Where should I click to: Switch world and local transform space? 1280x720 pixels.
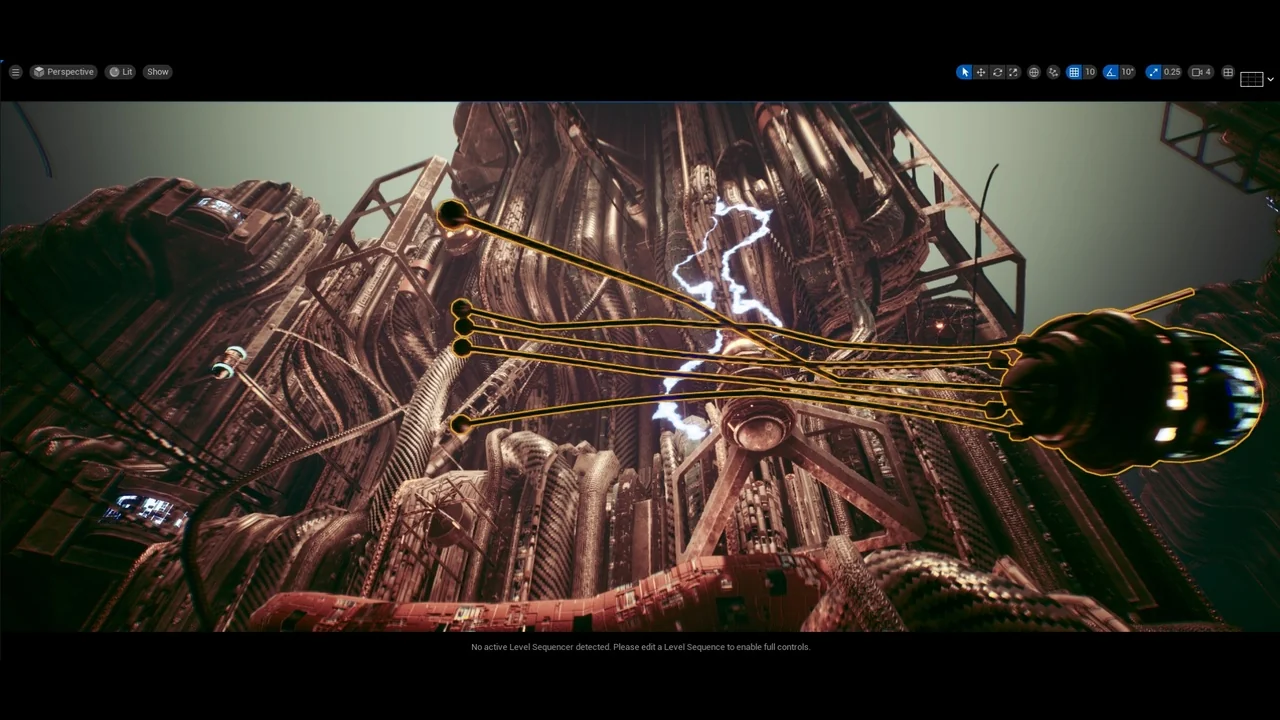tap(1036, 71)
